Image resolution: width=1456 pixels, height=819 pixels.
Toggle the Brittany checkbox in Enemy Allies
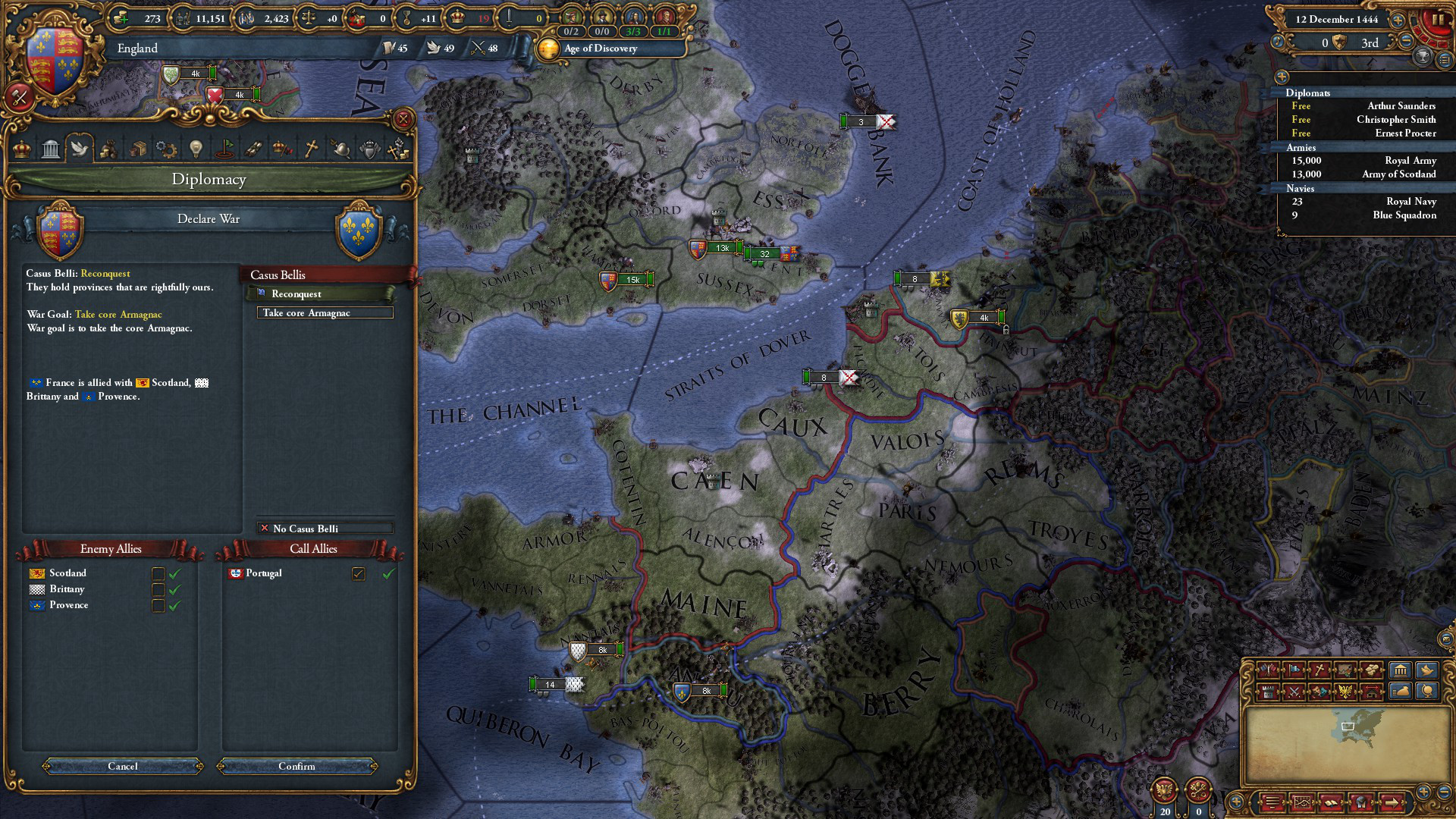point(158,589)
